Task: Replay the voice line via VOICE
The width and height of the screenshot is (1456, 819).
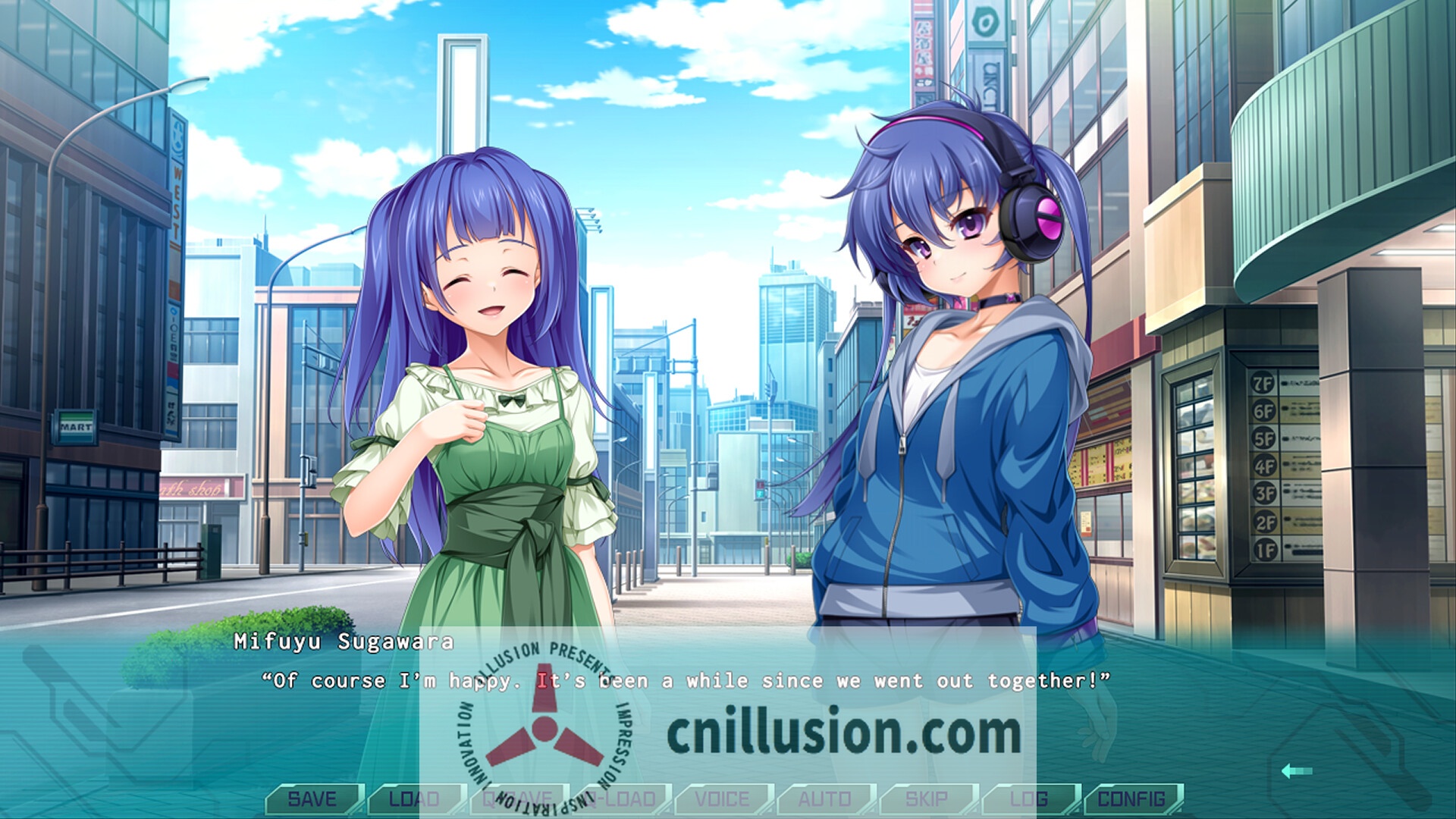Action: click(x=724, y=798)
